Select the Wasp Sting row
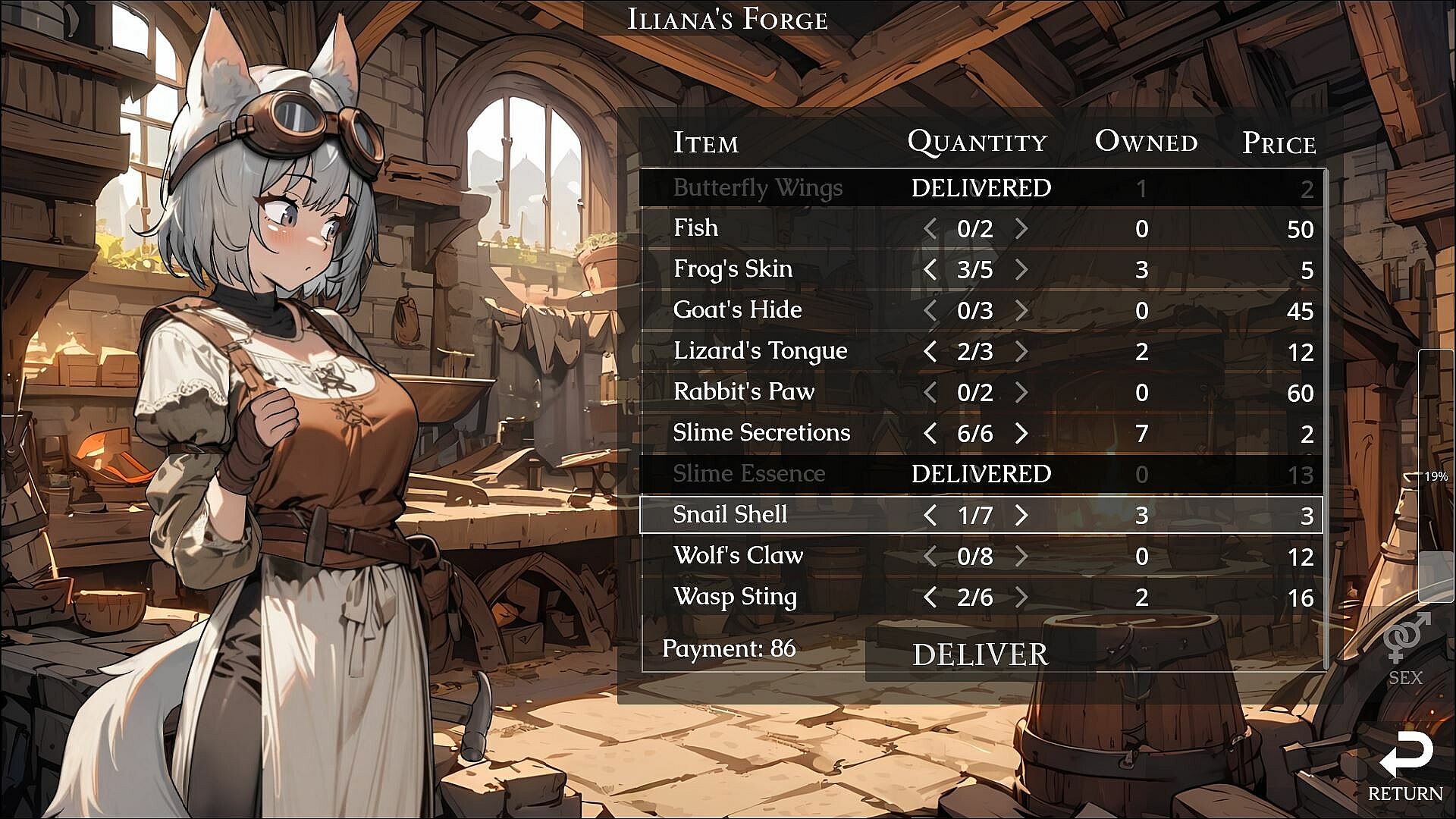Screen dimensions: 1456x819 (x=735, y=597)
